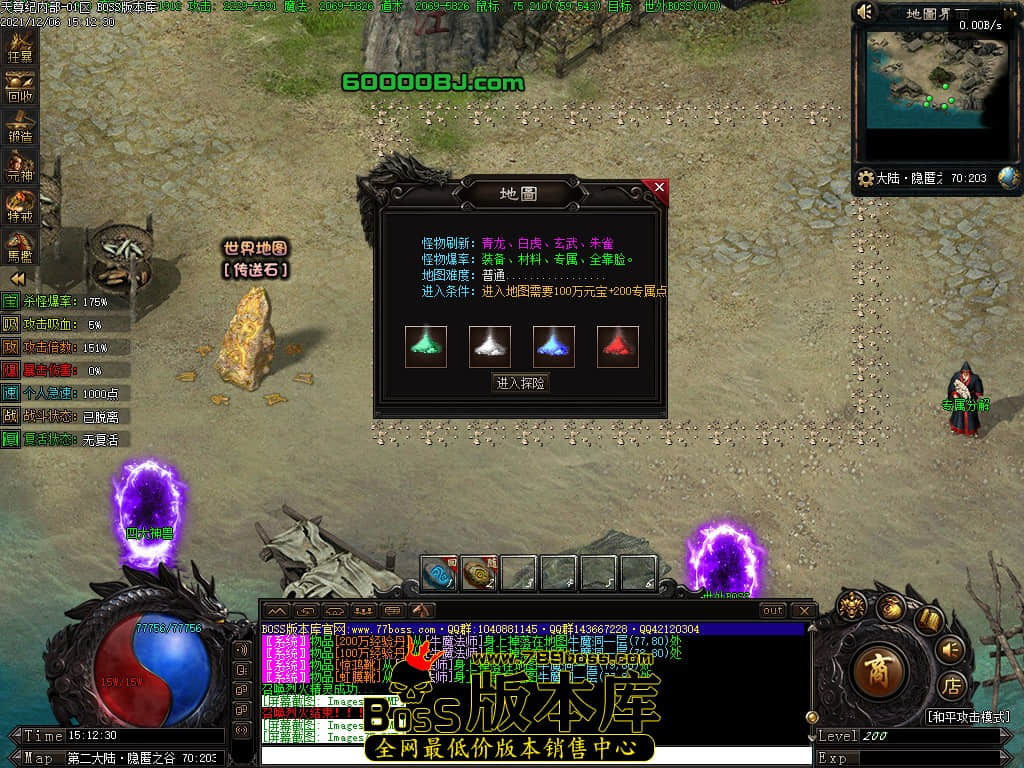Viewport: 1024px width, 768px height.
Task: Click the chat window's out button
Action: coord(773,610)
